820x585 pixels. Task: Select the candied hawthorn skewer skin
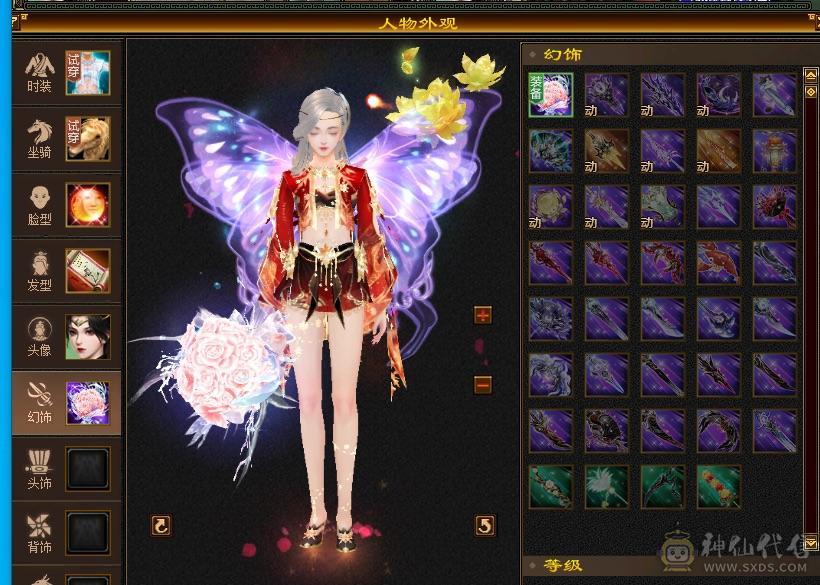tap(719, 486)
